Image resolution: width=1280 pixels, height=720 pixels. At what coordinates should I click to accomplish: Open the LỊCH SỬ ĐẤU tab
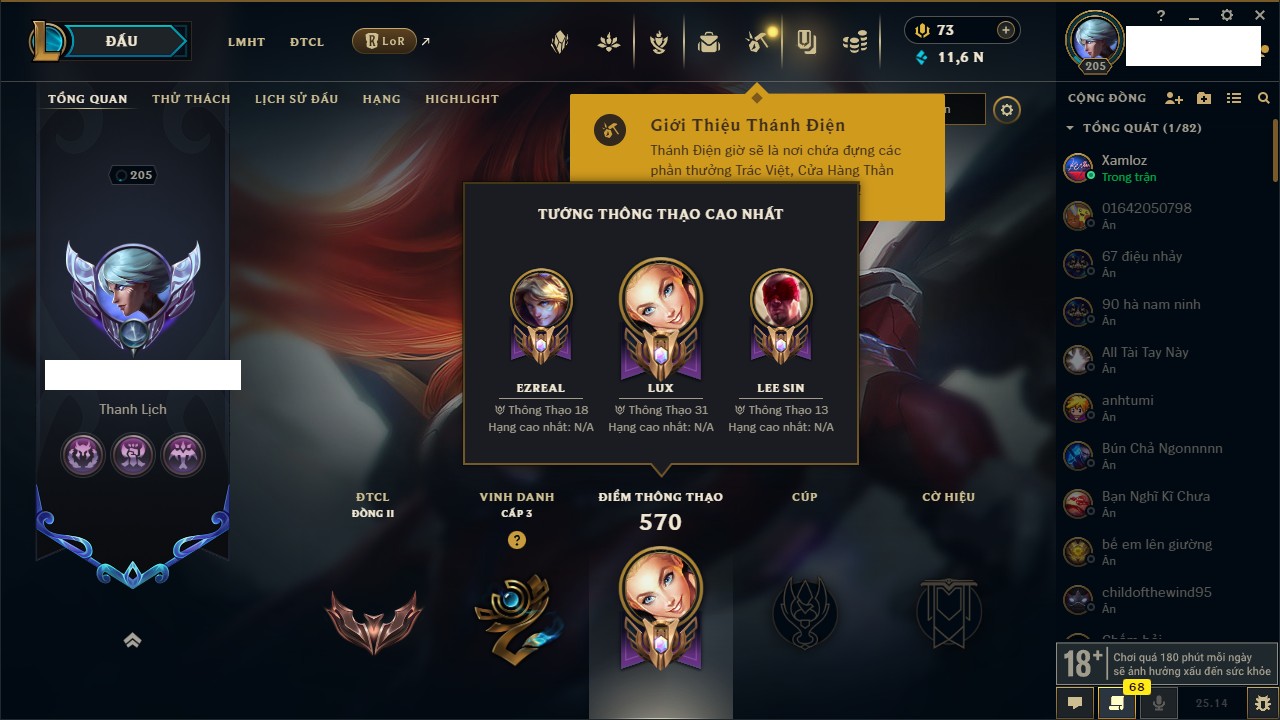point(296,99)
